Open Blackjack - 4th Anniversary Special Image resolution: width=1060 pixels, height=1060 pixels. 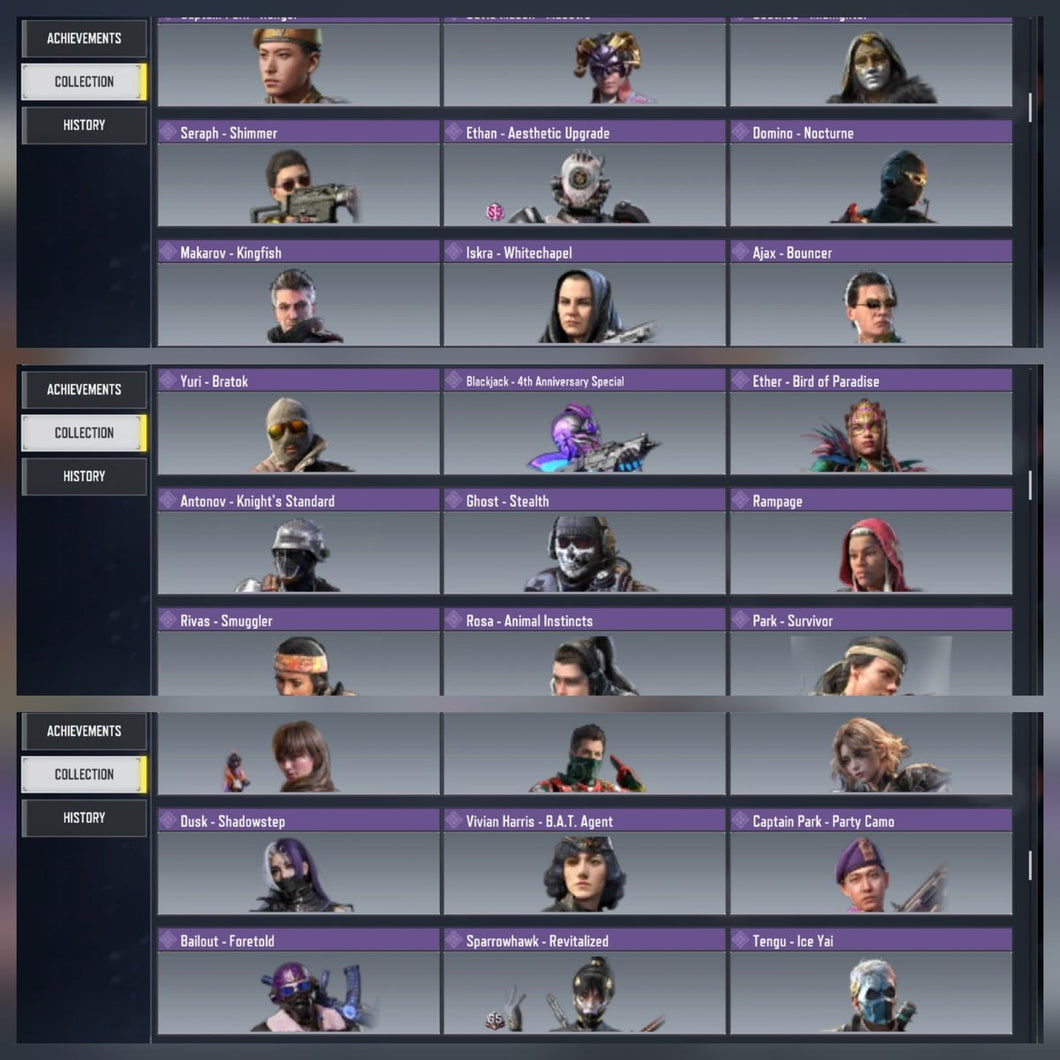pos(584,422)
